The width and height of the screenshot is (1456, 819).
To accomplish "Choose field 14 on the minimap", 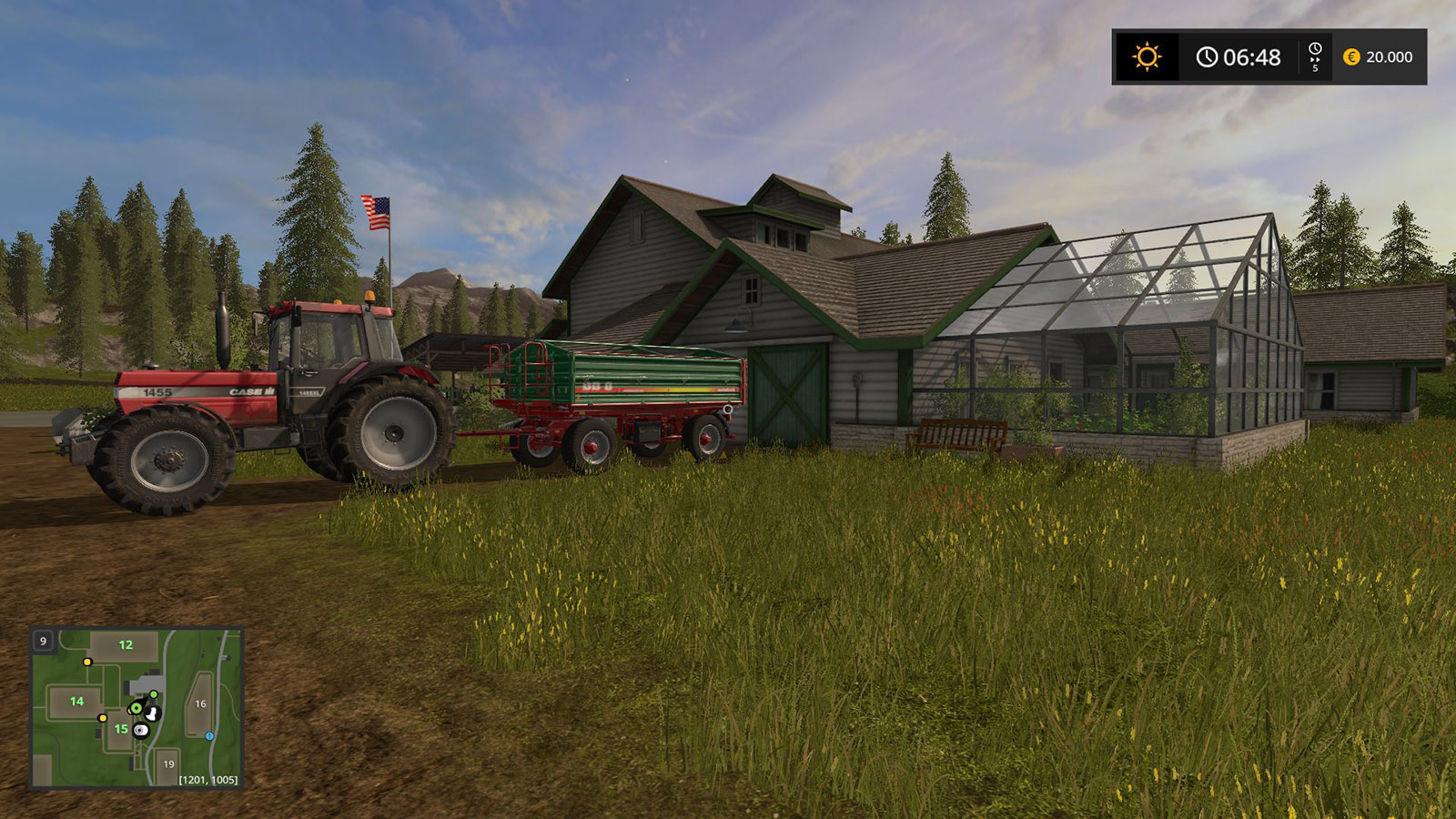I will pos(76,702).
